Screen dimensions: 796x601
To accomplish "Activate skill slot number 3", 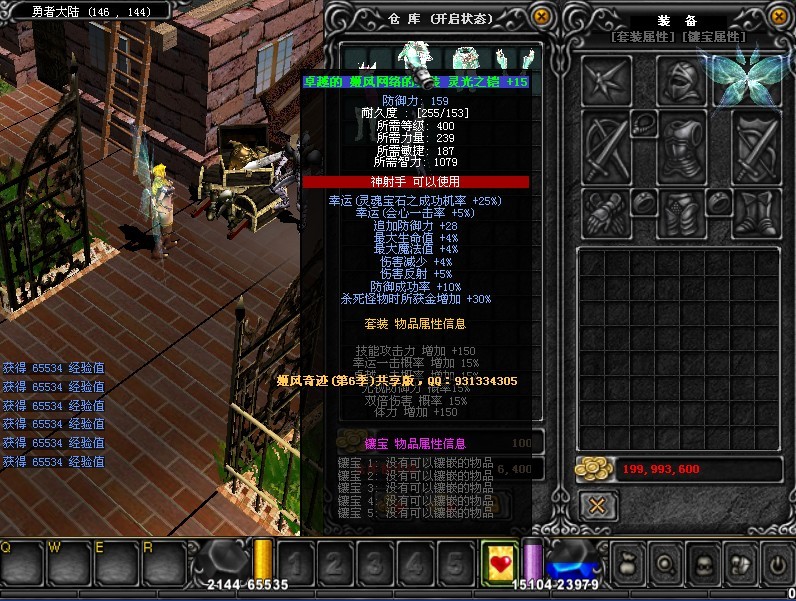I will 376,564.
